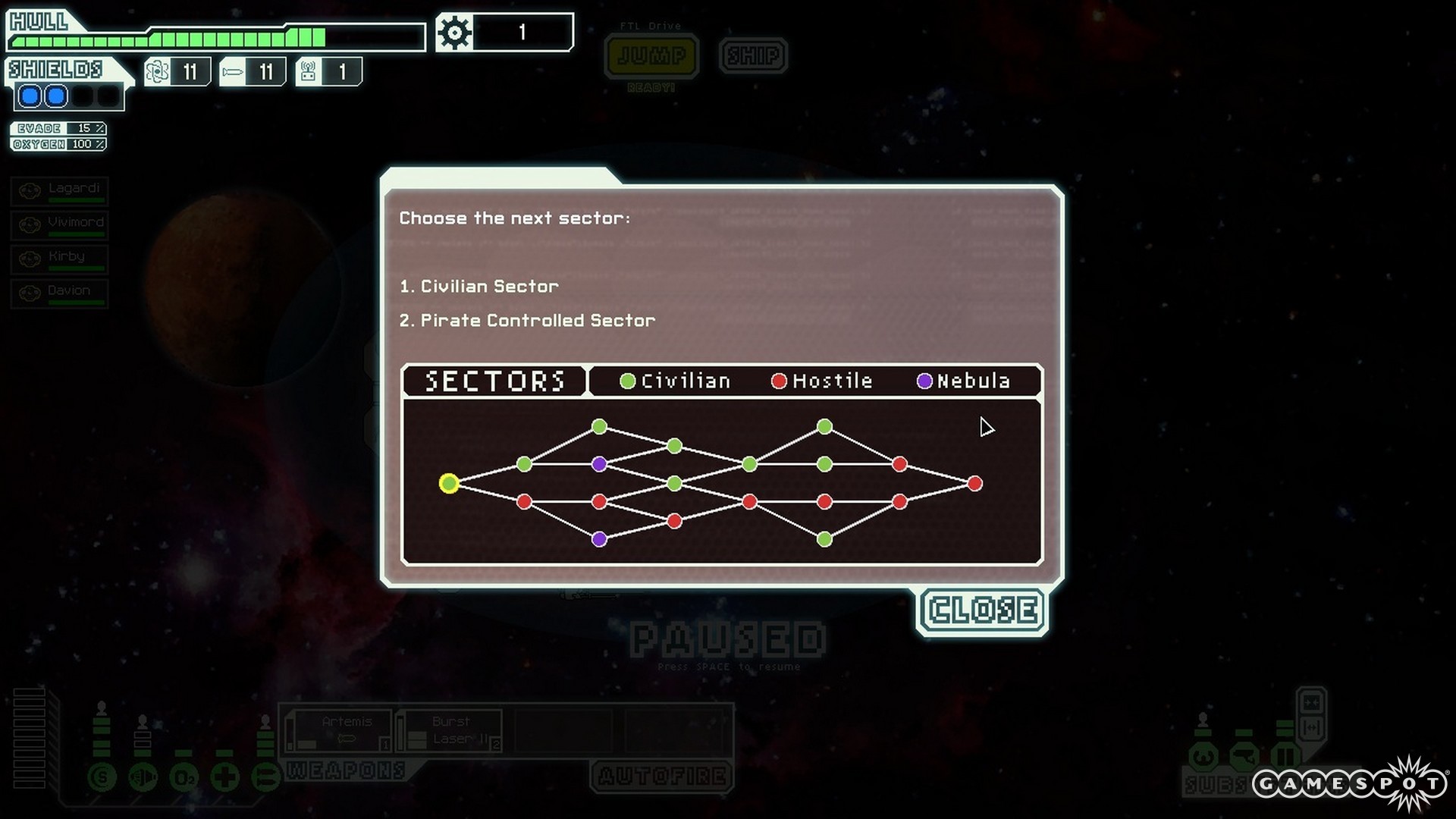Image resolution: width=1456 pixels, height=819 pixels.
Task: Select crew member Vivimord
Action: 60,224
